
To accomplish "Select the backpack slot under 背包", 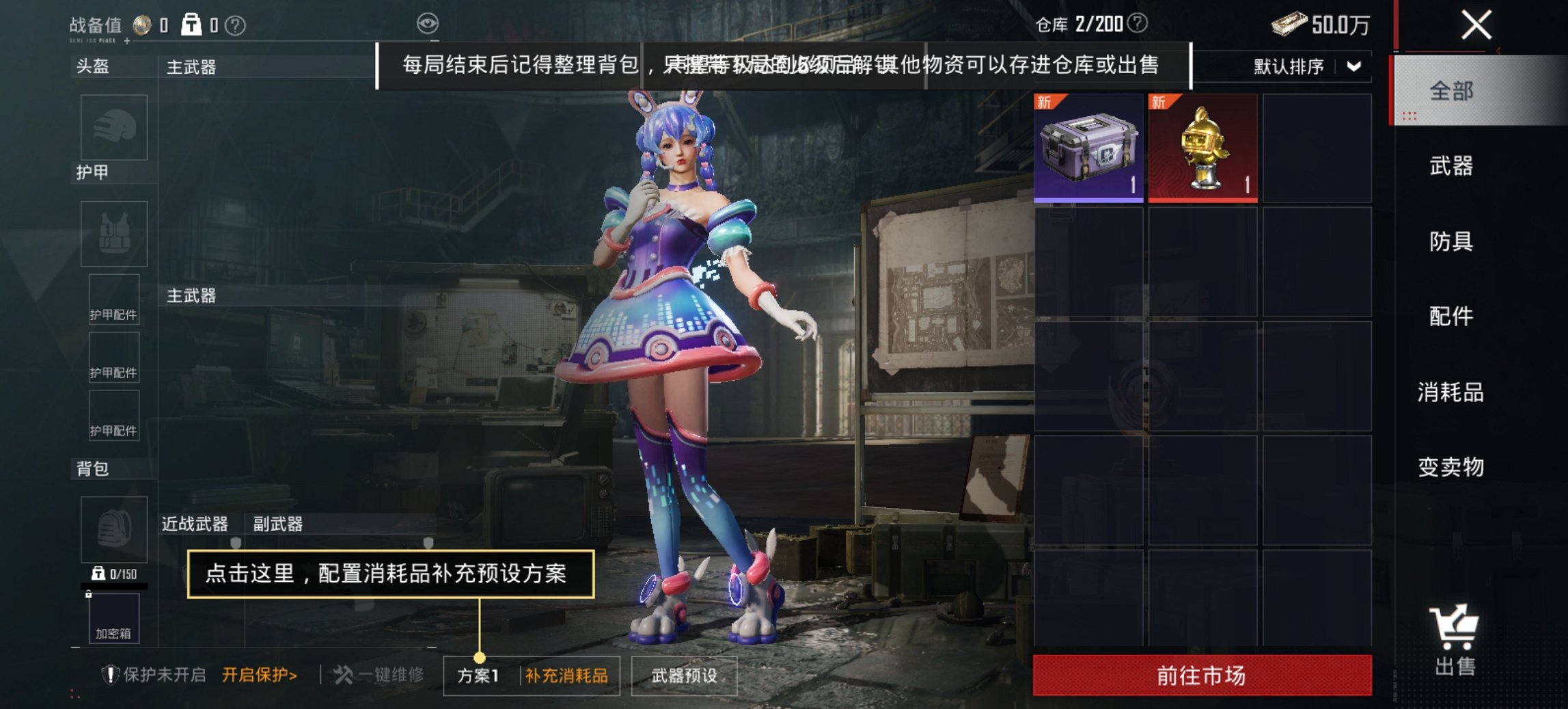I will [113, 530].
